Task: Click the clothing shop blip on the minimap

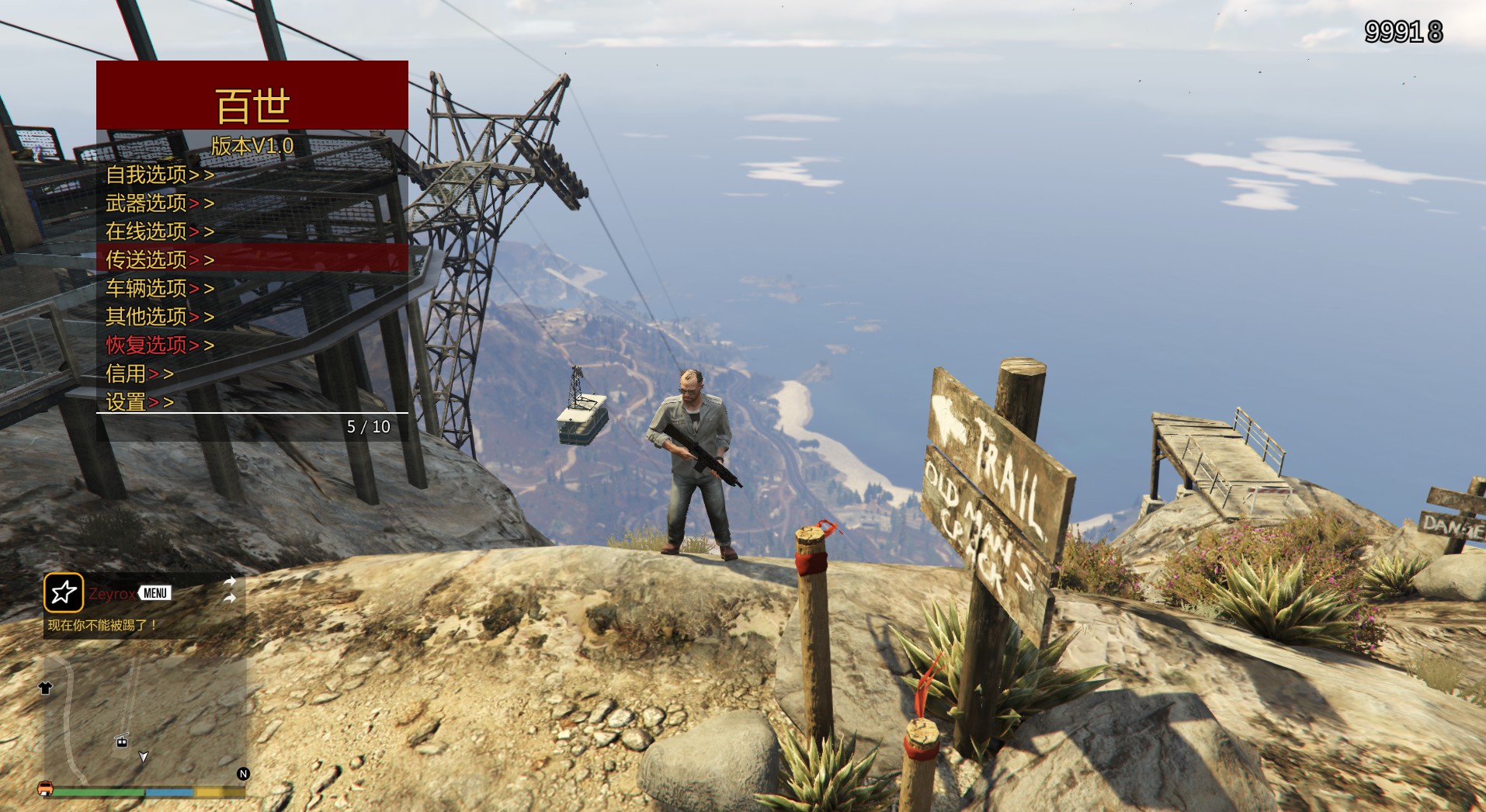Action: 45,689
